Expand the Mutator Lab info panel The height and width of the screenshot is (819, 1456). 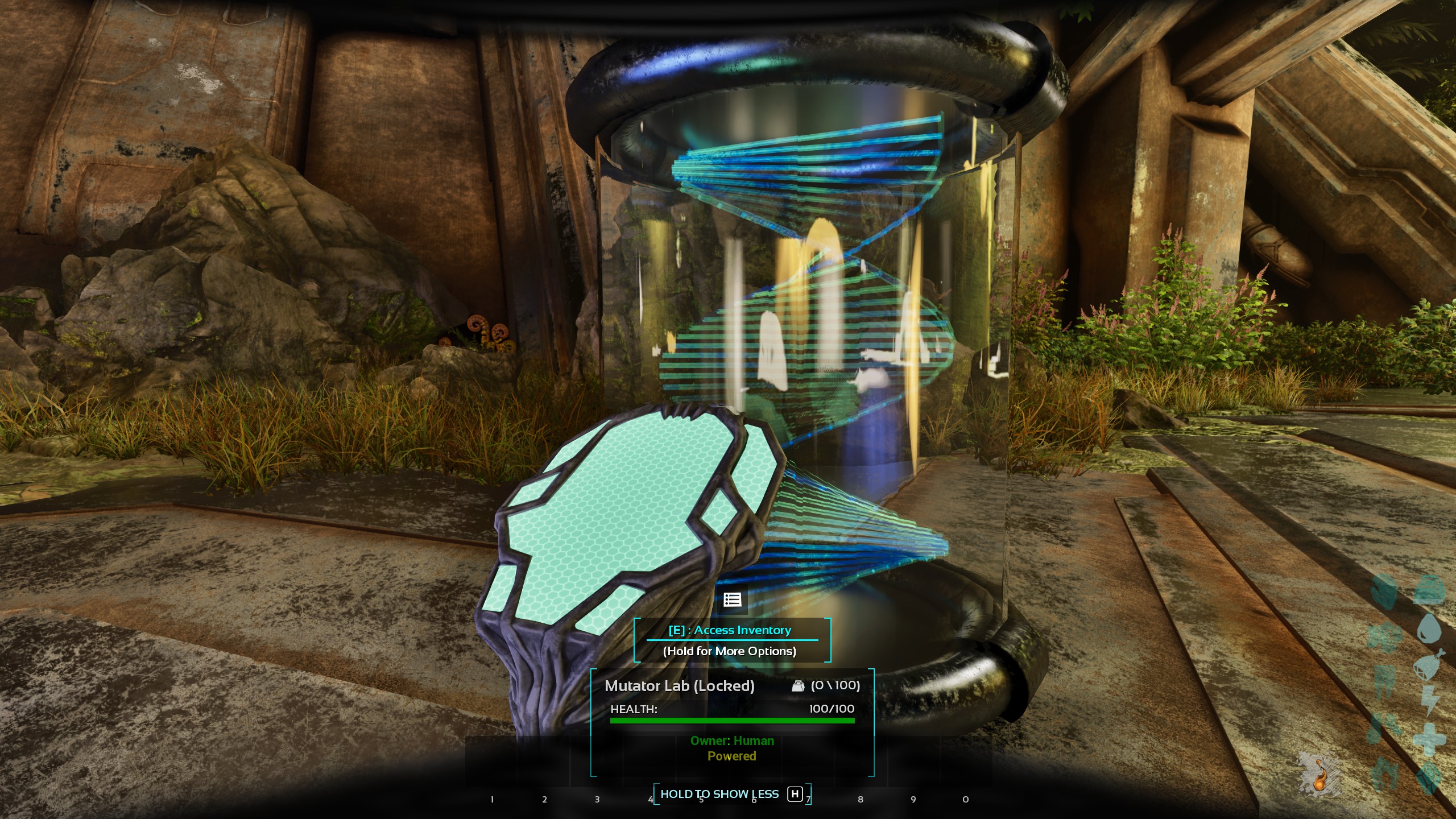pyautogui.click(x=680, y=686)
